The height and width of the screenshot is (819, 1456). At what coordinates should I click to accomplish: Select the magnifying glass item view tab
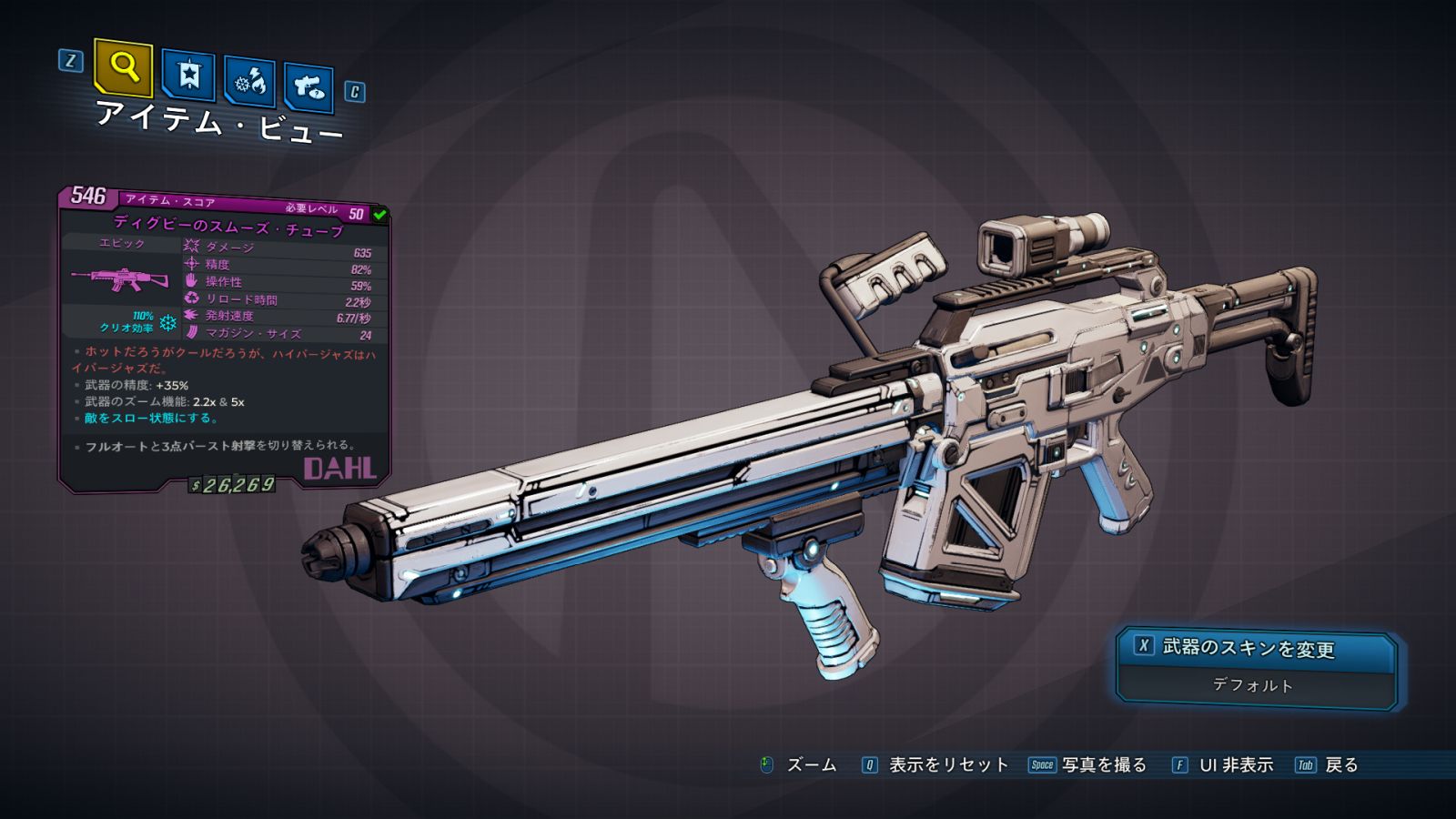point(123,67)
